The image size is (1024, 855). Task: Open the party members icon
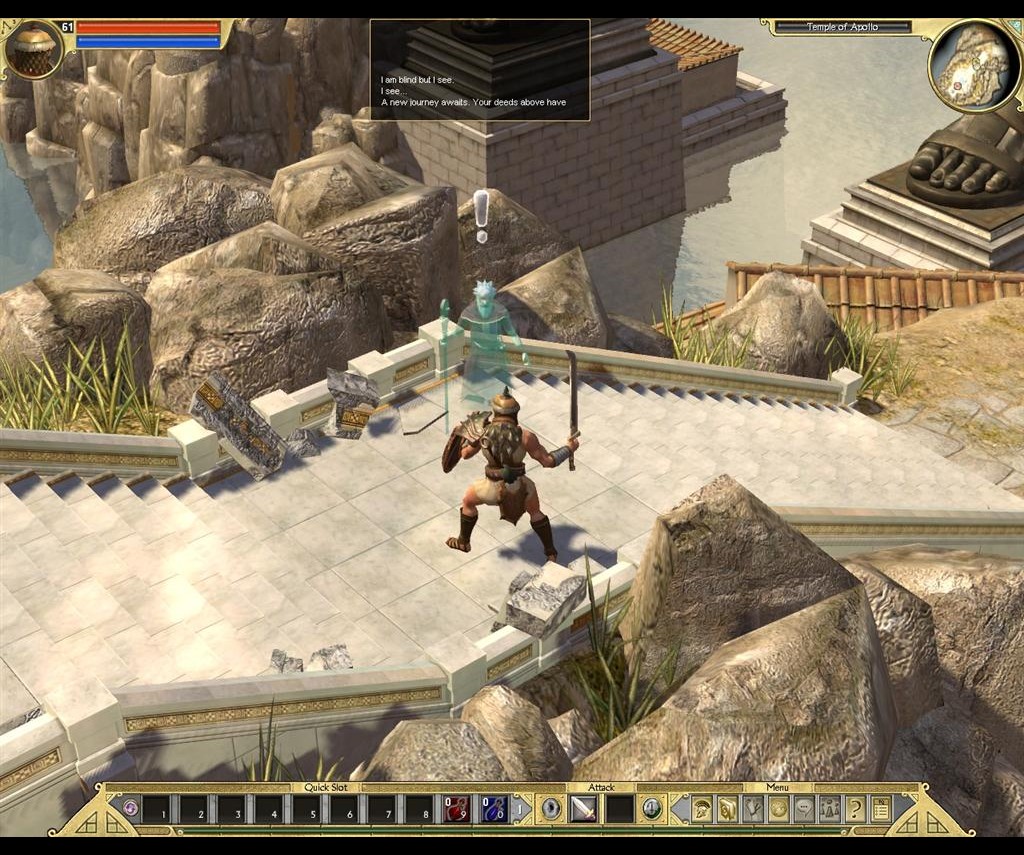tap(830, 808)
